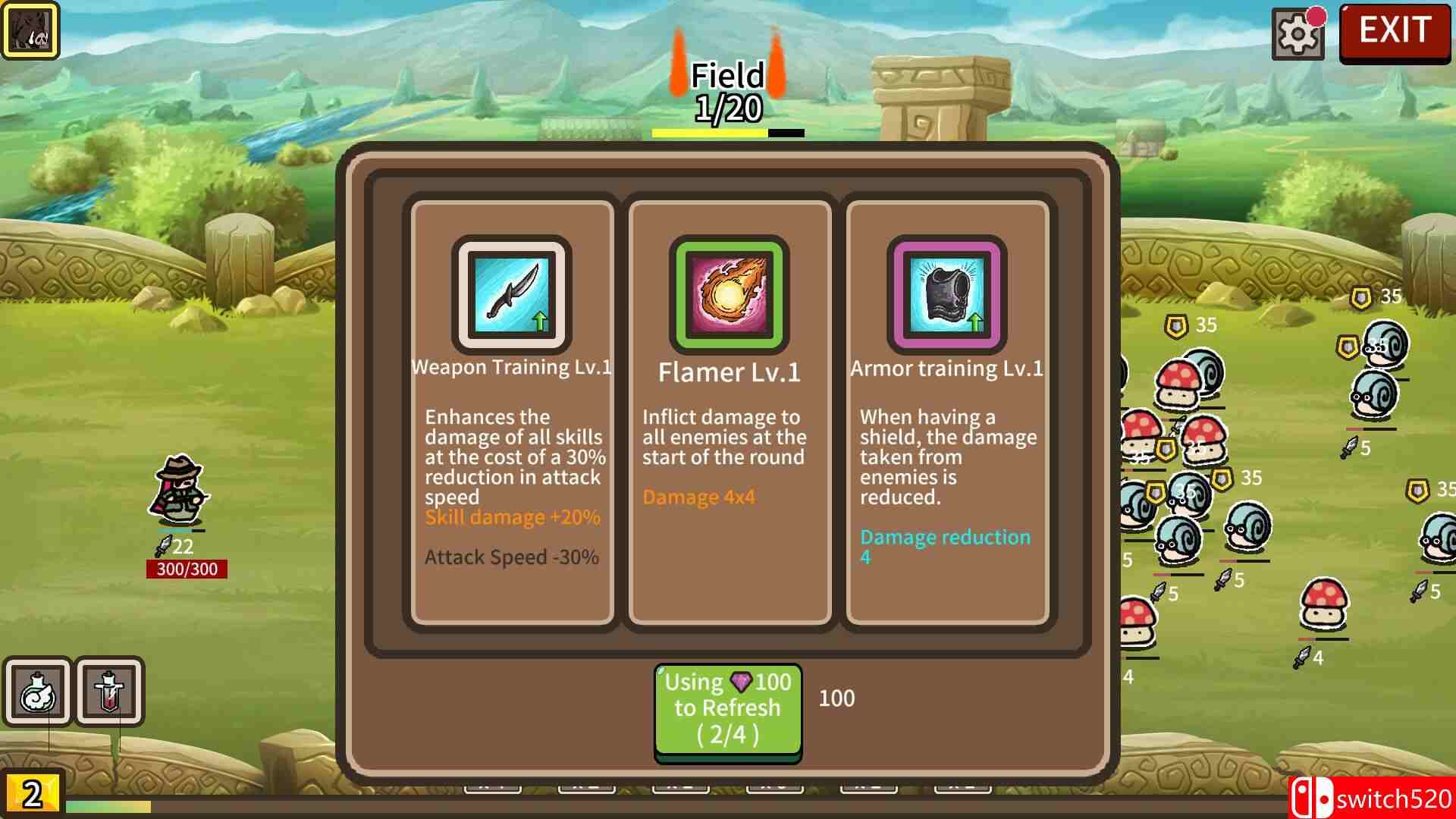Choose the Weapon Training Lv.1 skill card
Screen dimensions: 1456x819
click(x=512, y=413)
